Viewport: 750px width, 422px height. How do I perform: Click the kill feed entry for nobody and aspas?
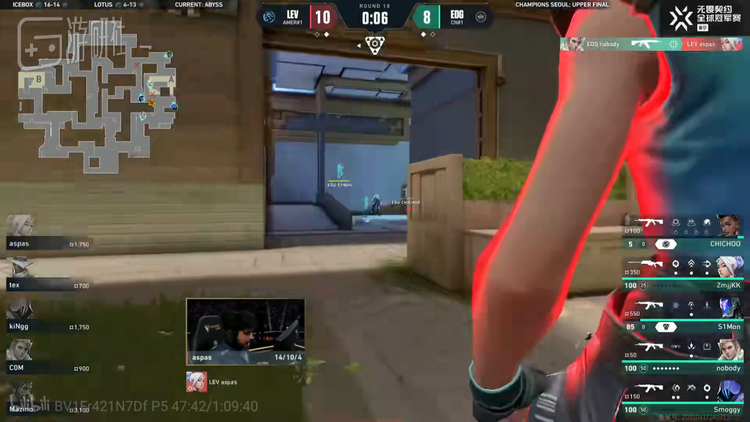[653, 44]
